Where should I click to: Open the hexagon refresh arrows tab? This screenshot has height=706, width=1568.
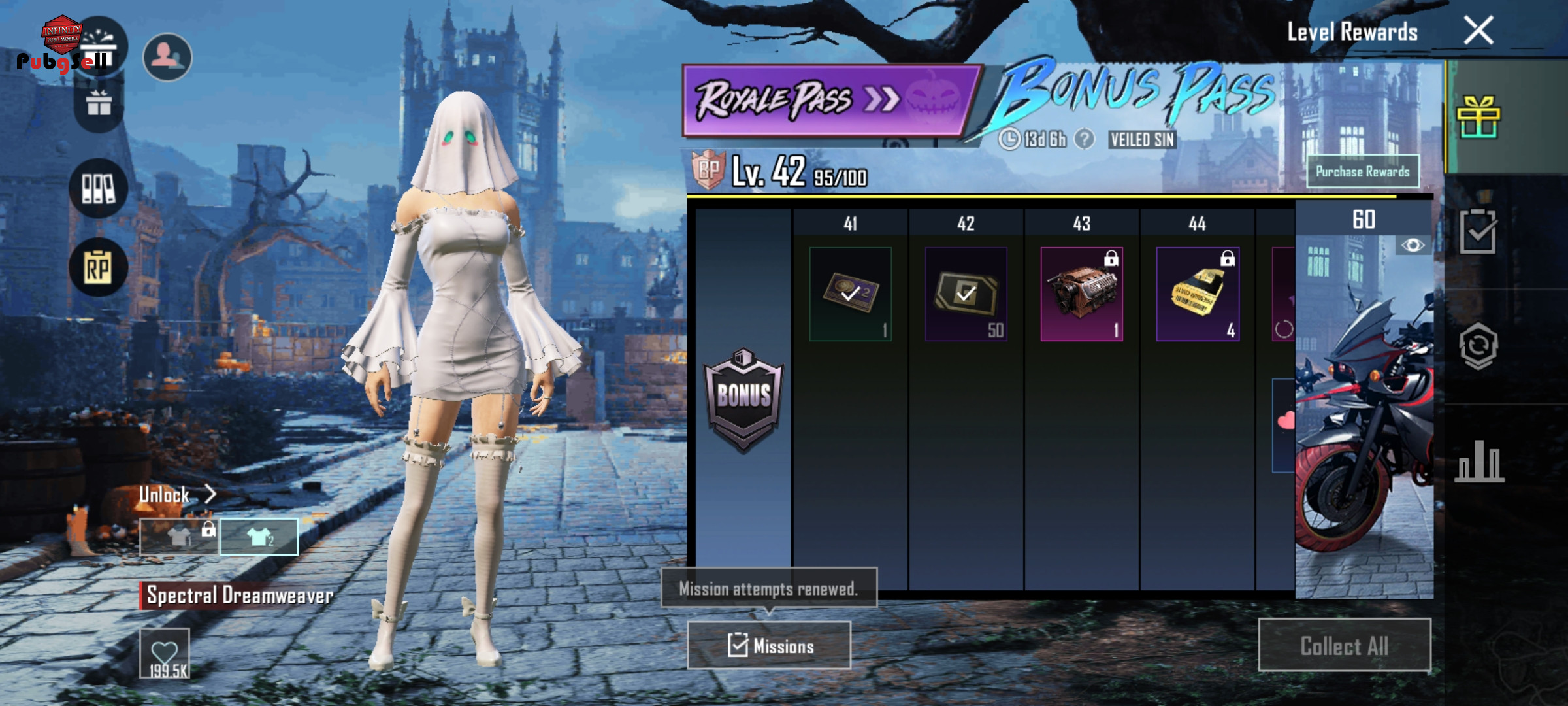[1478, 346]
